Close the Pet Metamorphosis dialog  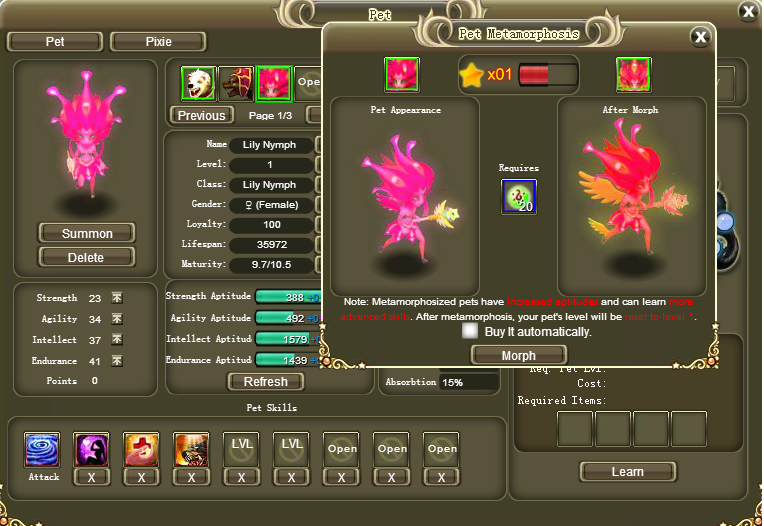pyautogui.click(x=700, y=37)
